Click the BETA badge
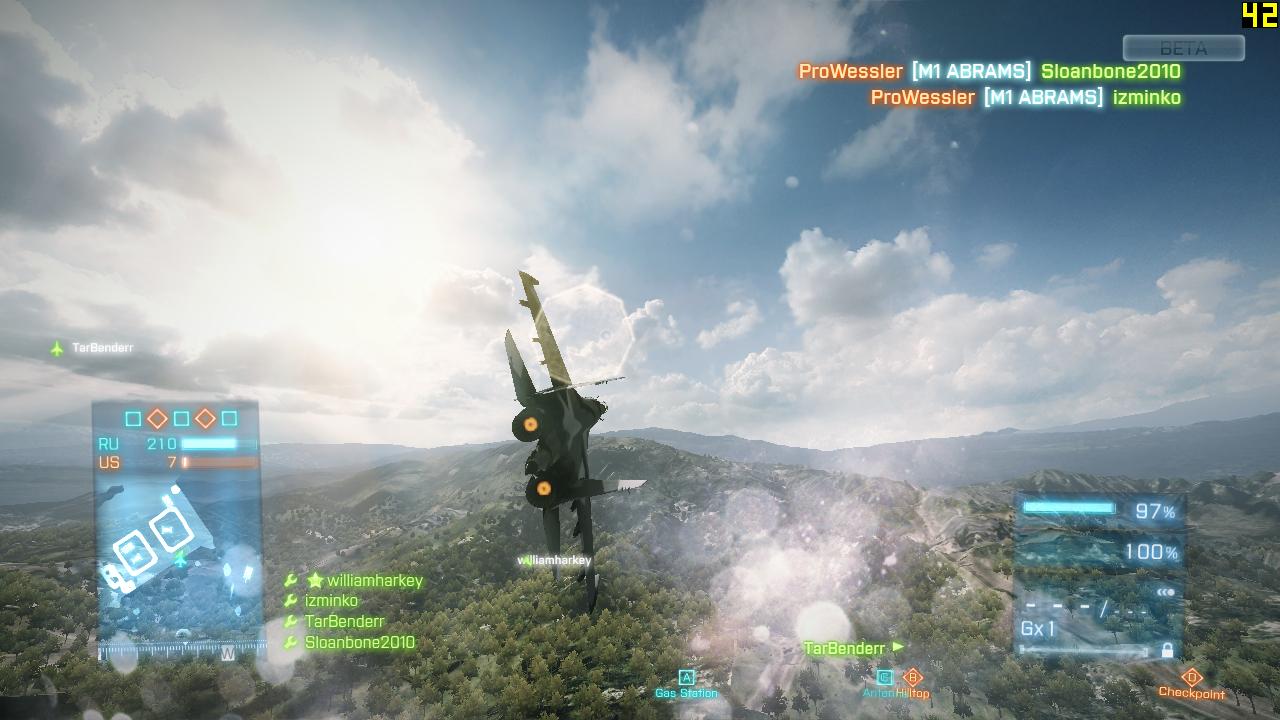The height and width of the screenshot is (720, 1280). (1183, 48)
